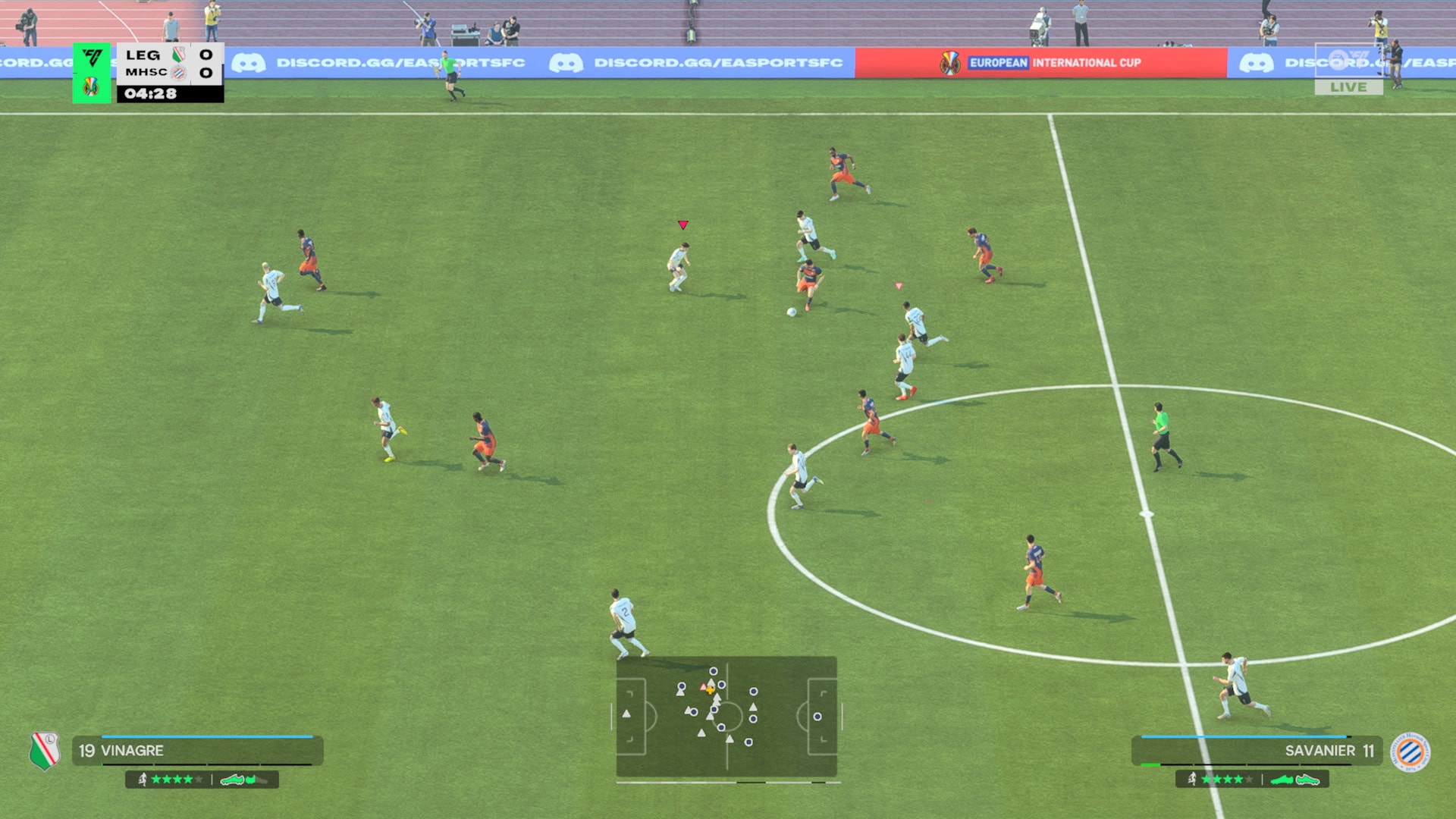Select the Savanier player name panel
The height and width of the screenshot is (819, 1456).
(x=1257, y=751)
